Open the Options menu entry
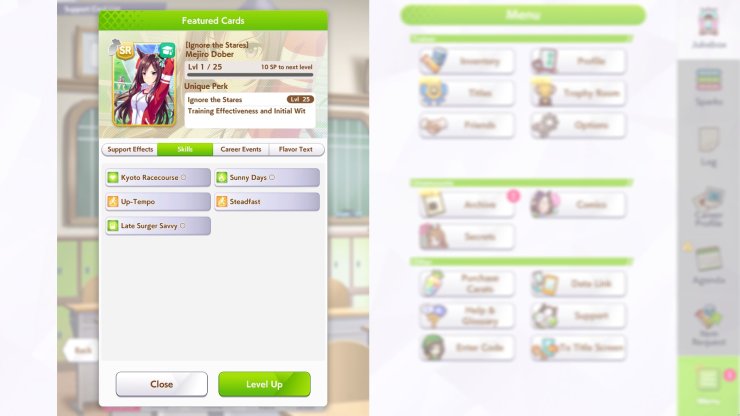Screen dimensions: 740x416 click(x=578, y=126)
